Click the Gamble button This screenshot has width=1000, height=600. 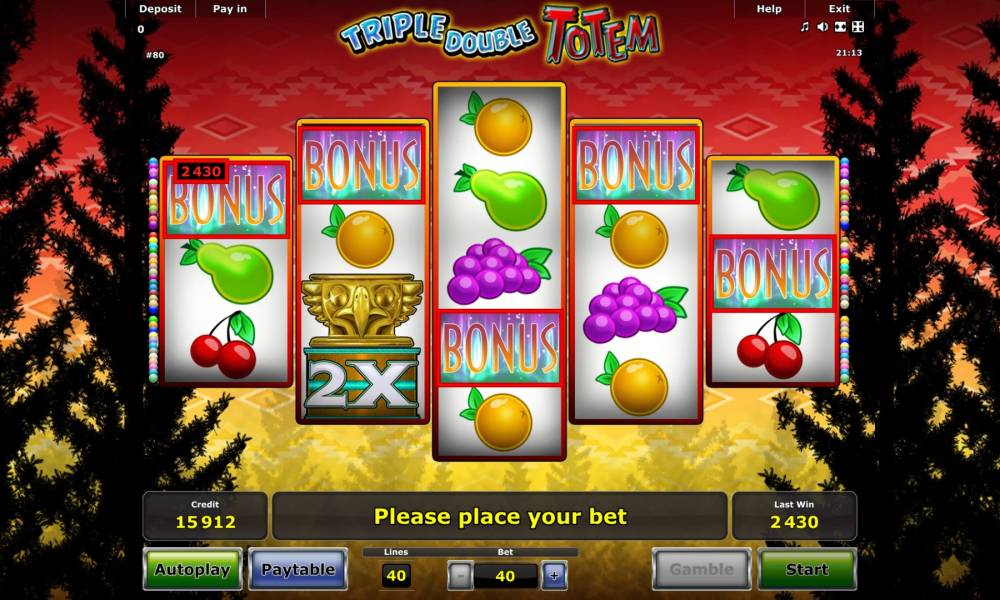point(701,570)
